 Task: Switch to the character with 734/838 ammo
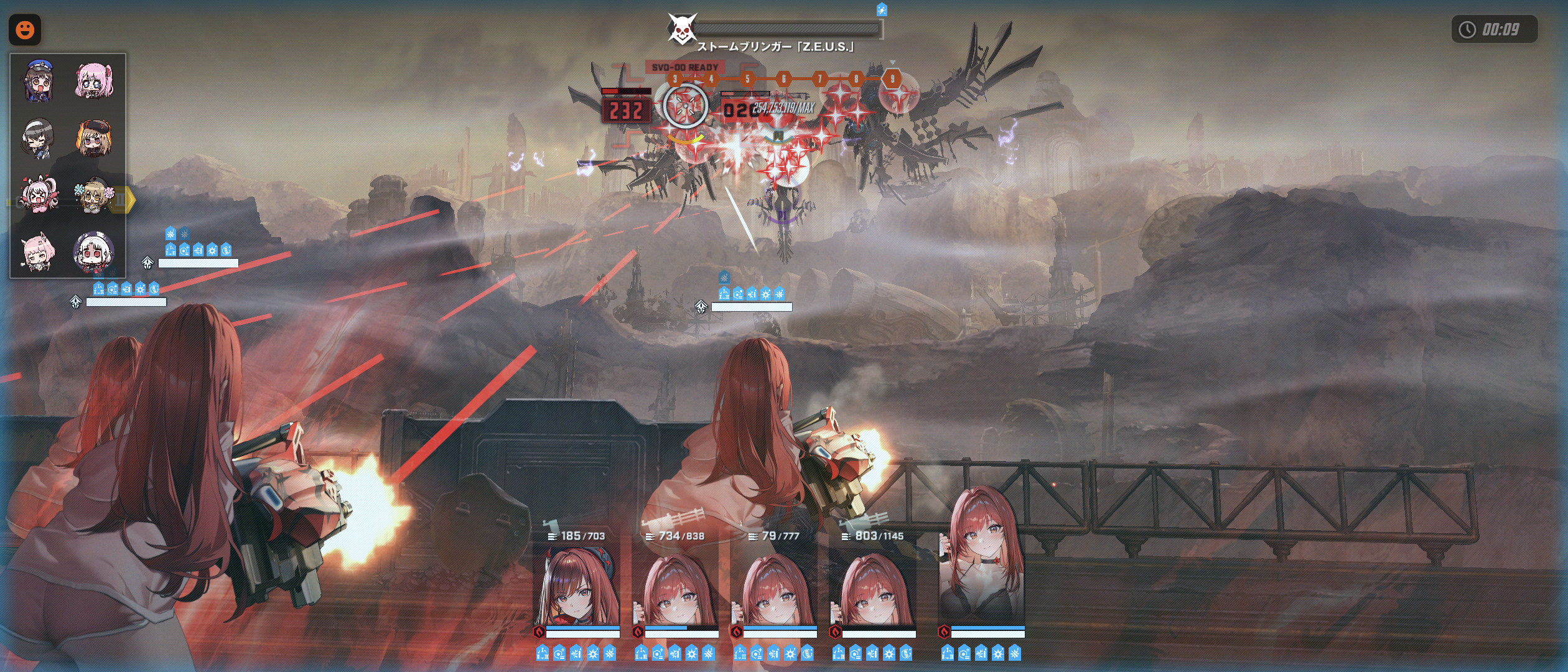click(676, 588)
